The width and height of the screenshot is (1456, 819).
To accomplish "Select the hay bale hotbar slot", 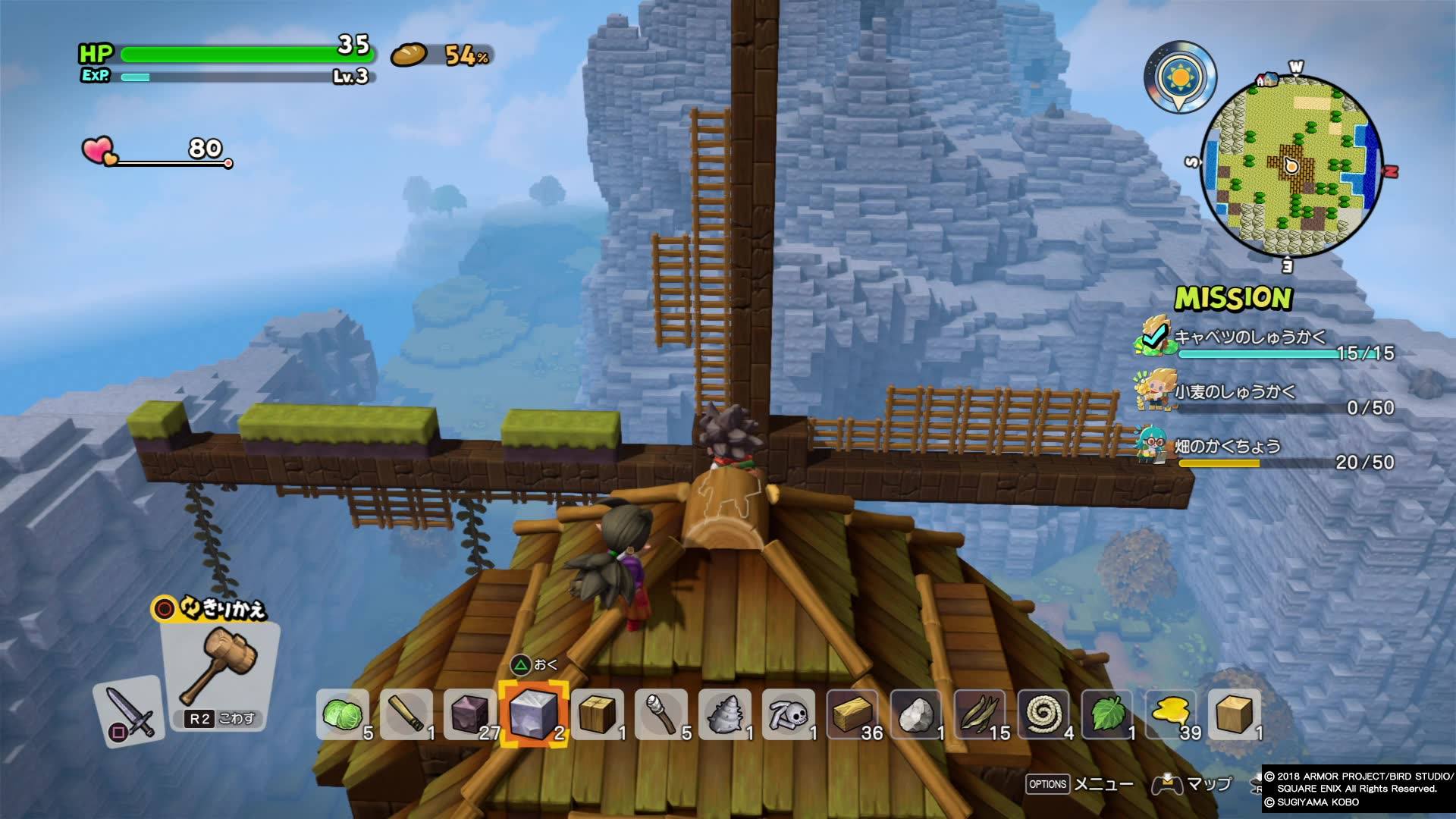I will [x=852, y=714].
